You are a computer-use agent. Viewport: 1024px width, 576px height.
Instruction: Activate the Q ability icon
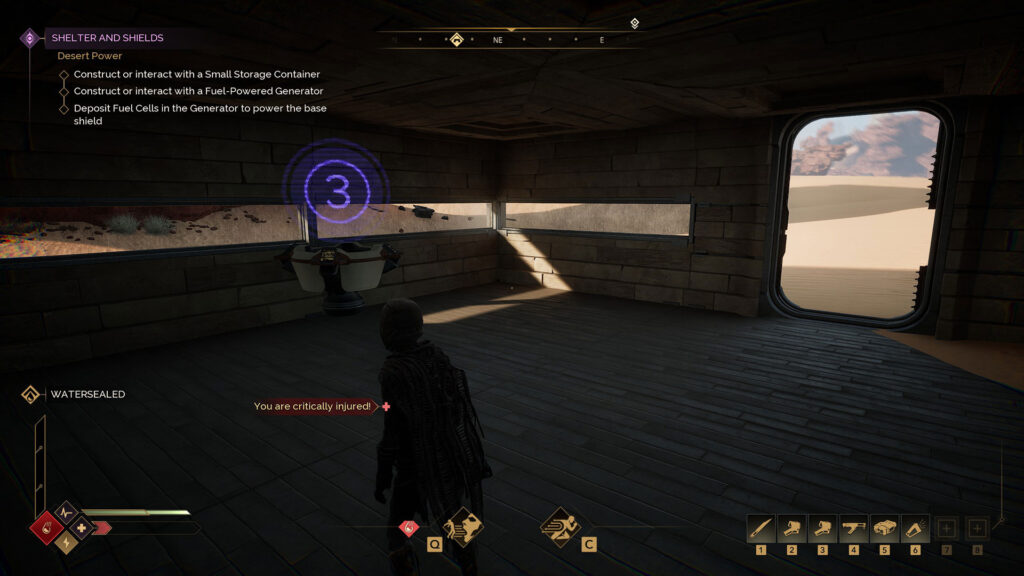point(463,526)
